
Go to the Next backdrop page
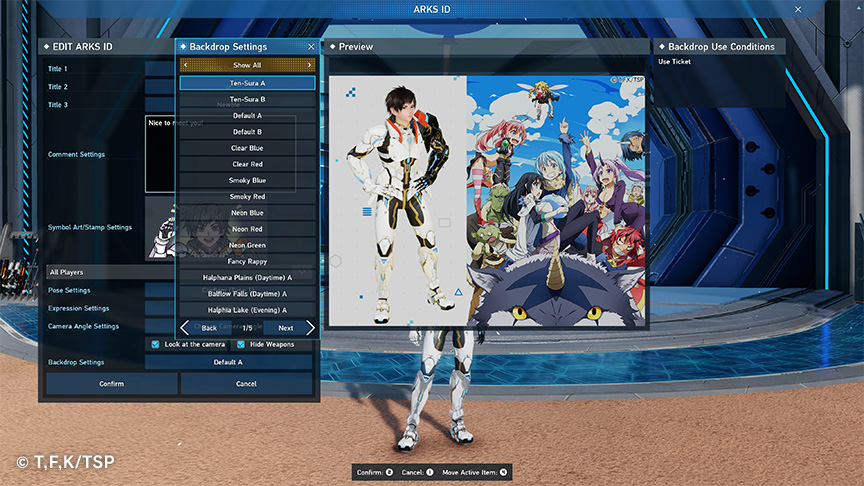pos(288,328)
